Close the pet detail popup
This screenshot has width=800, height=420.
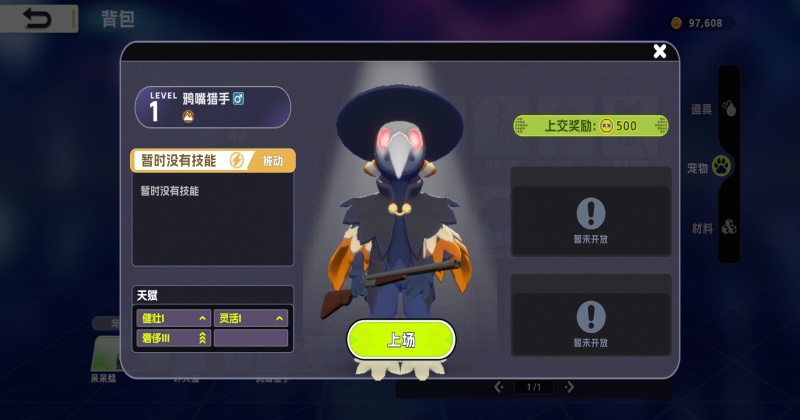[x=659, y=52]
